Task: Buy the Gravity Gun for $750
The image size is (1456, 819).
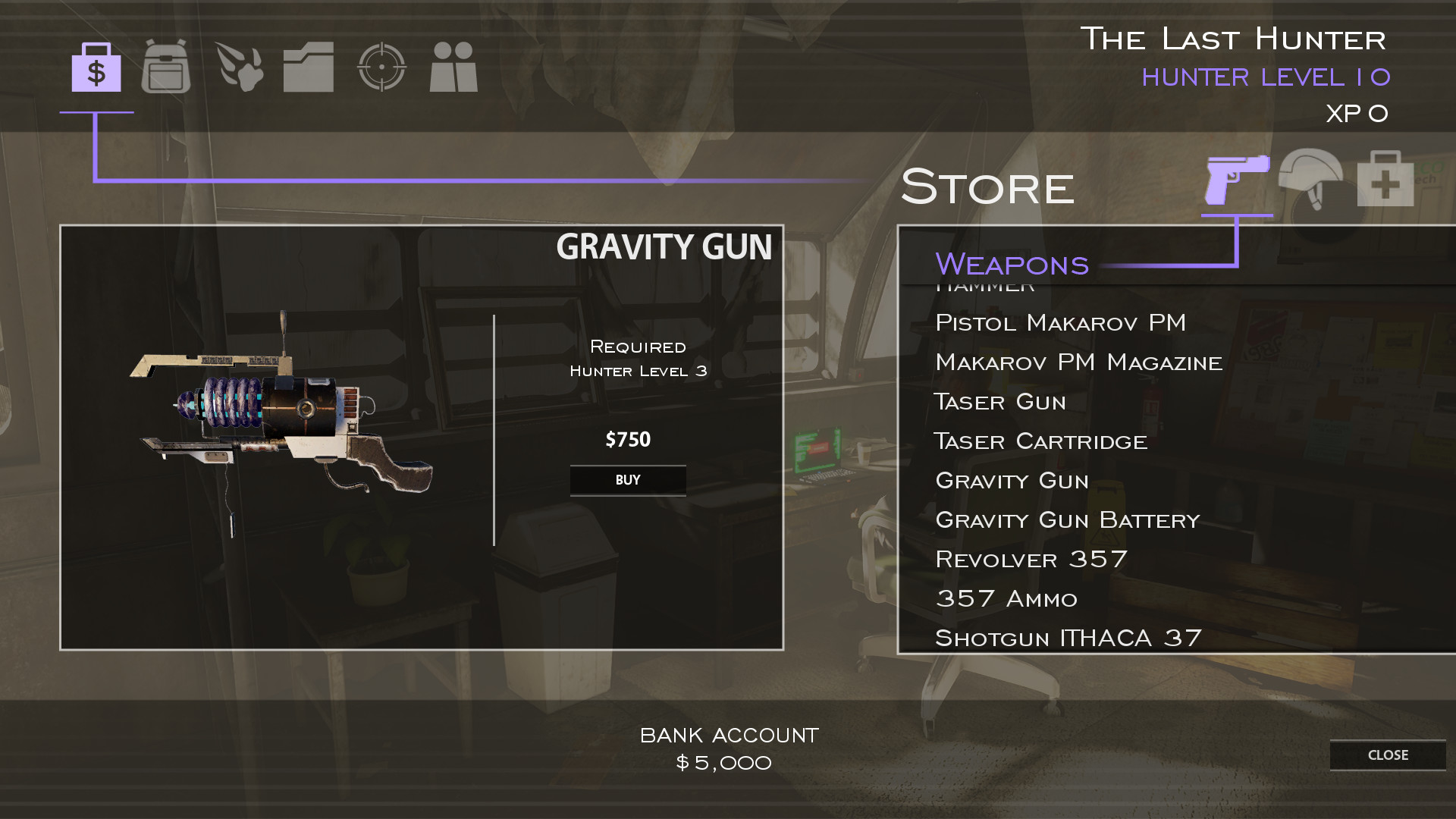Action: point(628,480)
